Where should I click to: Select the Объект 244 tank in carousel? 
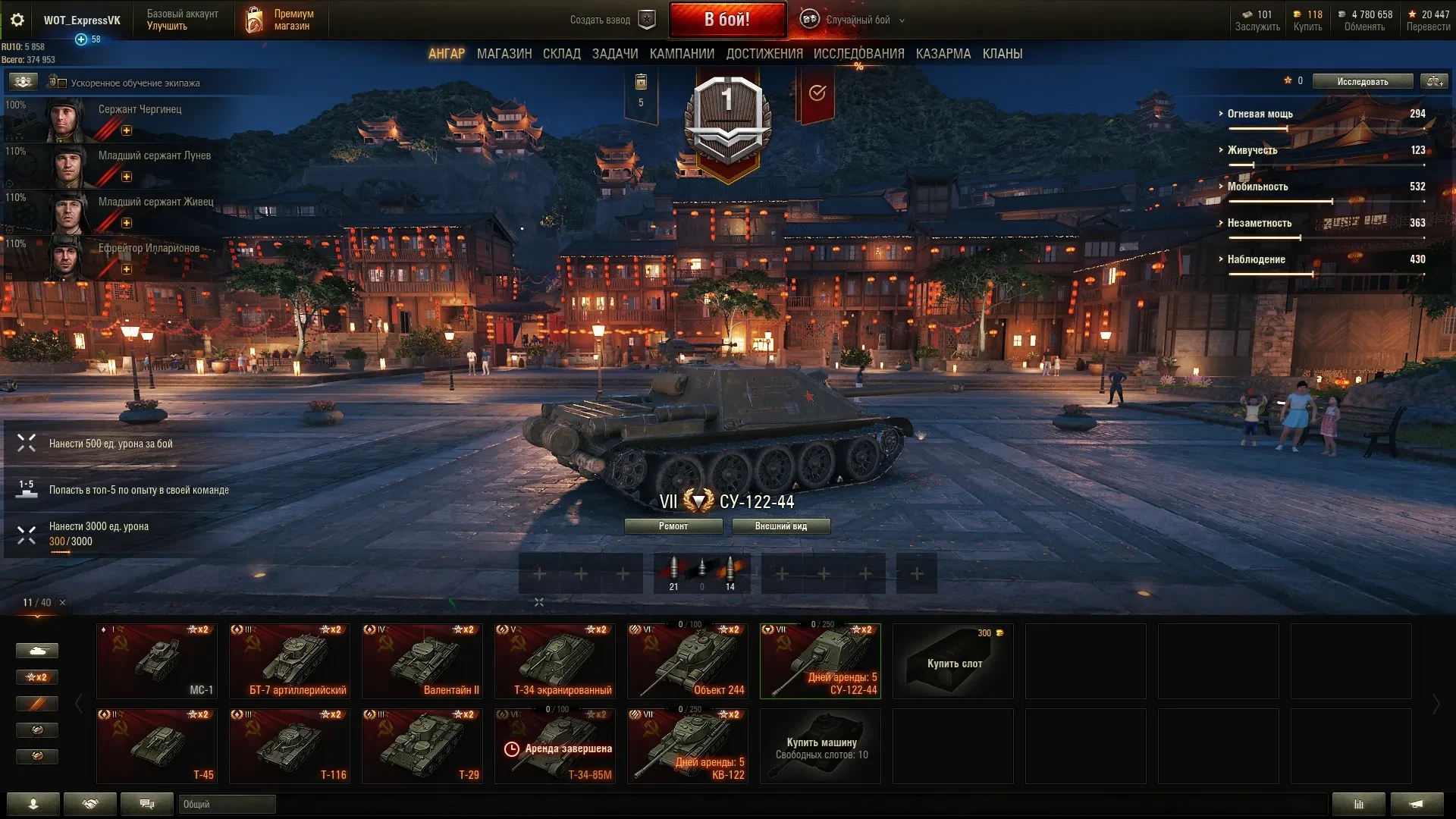pos(687,661)
